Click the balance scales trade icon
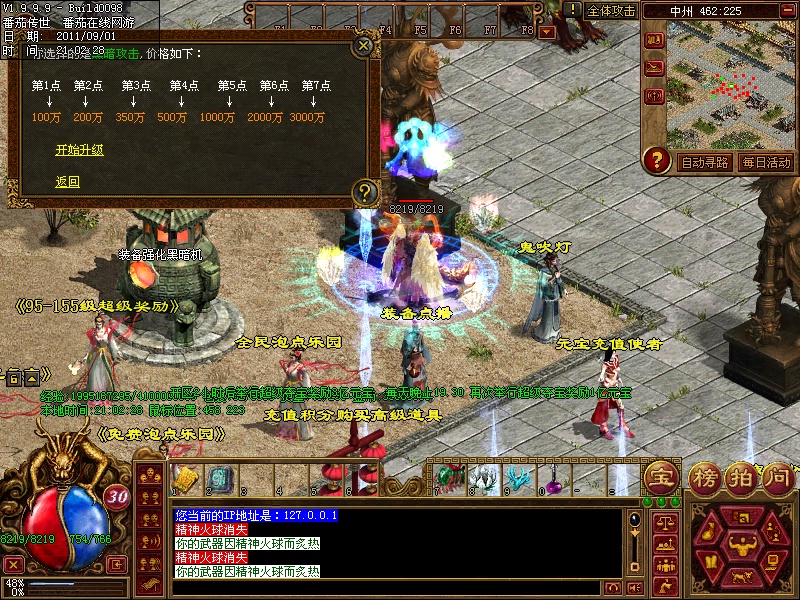Screen dimensions: 800x600 [x=663, y=521]
